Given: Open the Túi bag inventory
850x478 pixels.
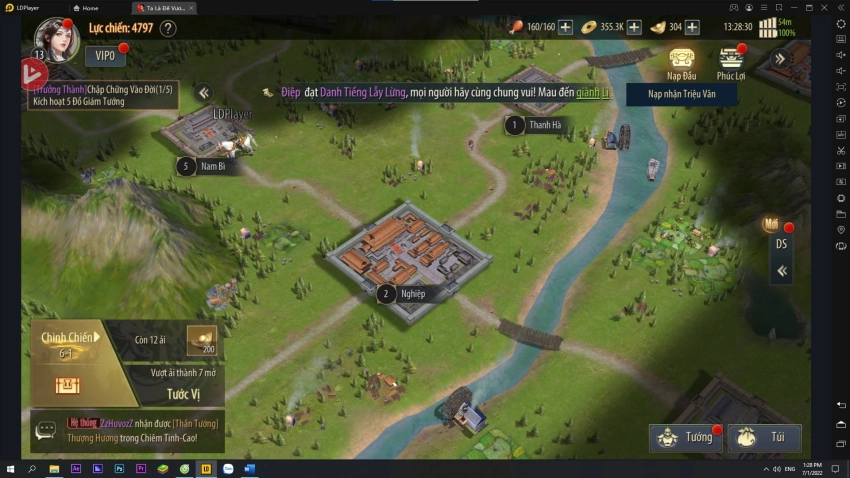Looking at the screenshot, I should (x=764, y=437).
